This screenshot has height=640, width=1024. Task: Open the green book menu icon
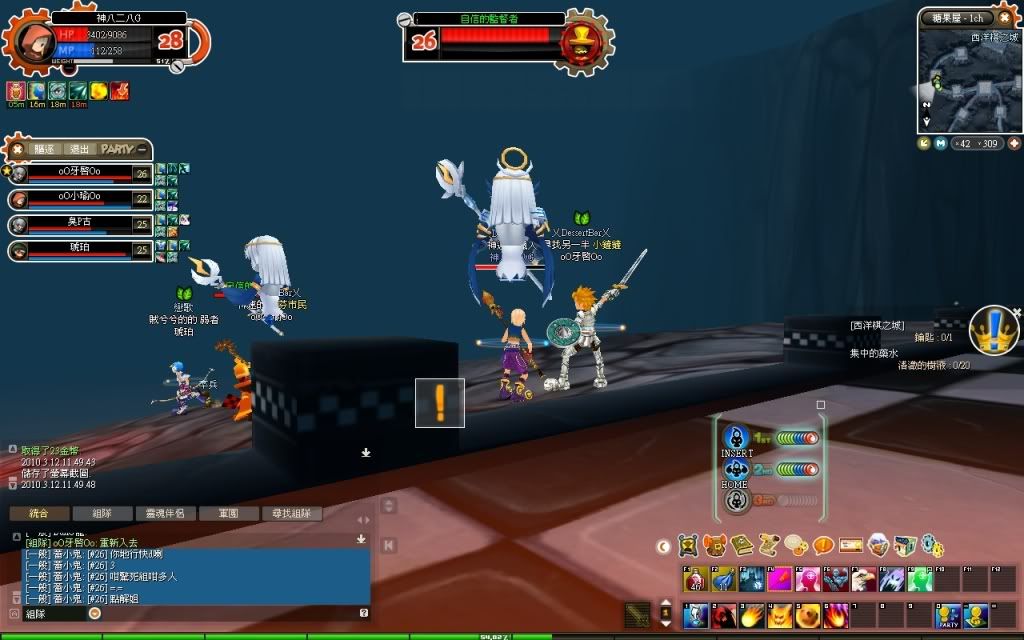pos(742,545)
